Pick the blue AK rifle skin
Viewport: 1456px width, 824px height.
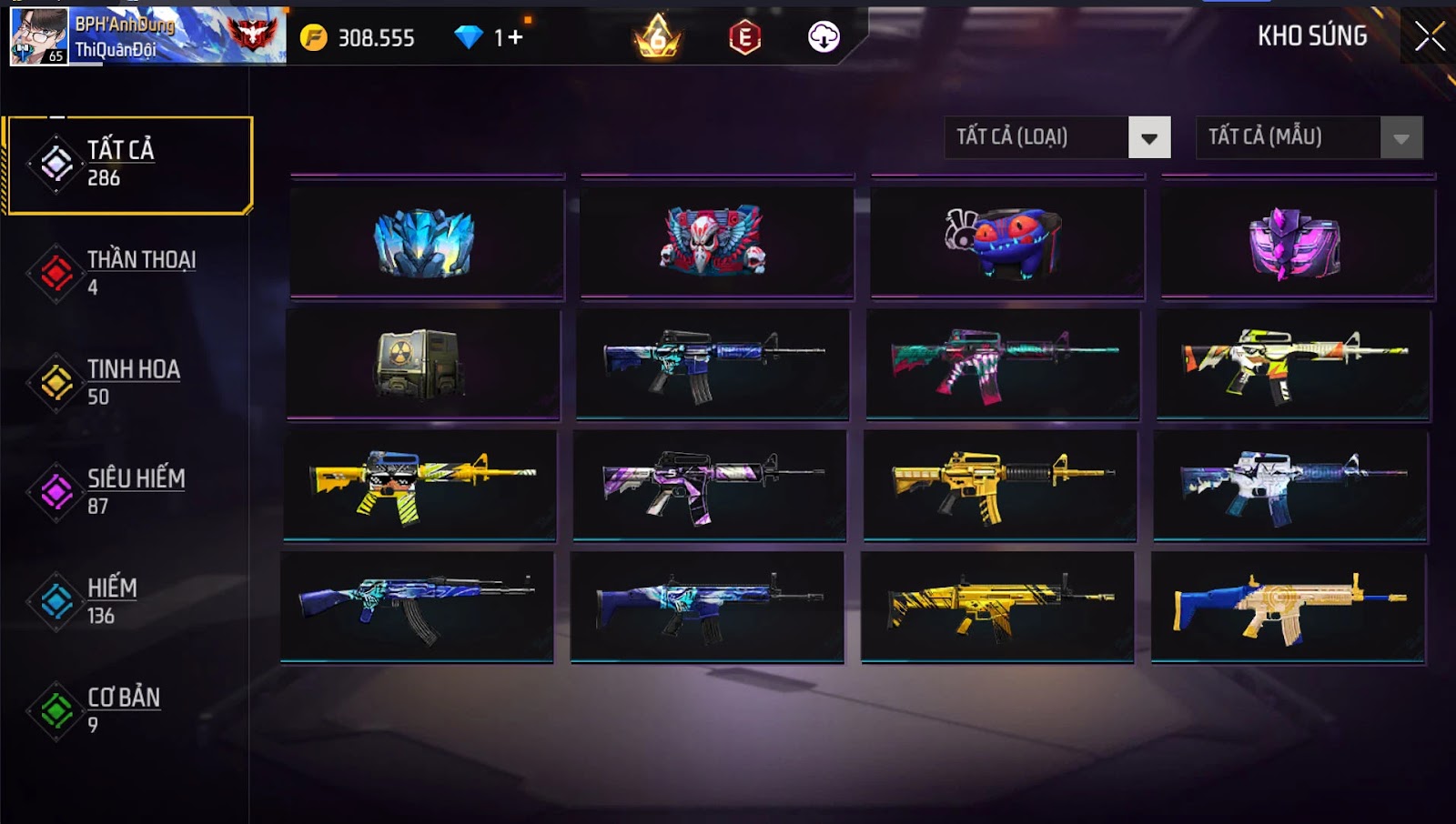[x=416, y=606]
